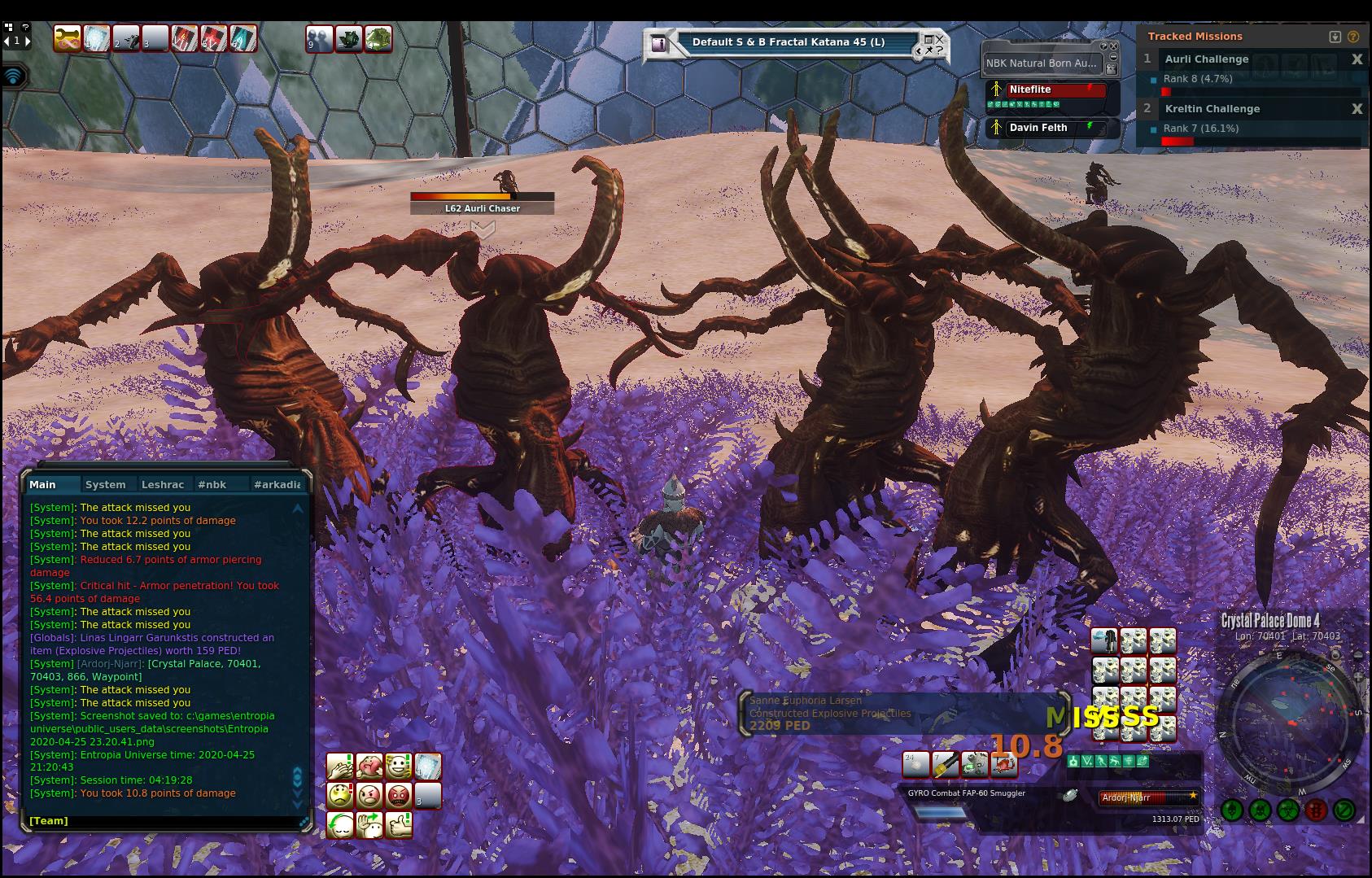Click the chat input field labeled Team
1372x878 pixels.
pyautogui.click(x=163, y=821)
